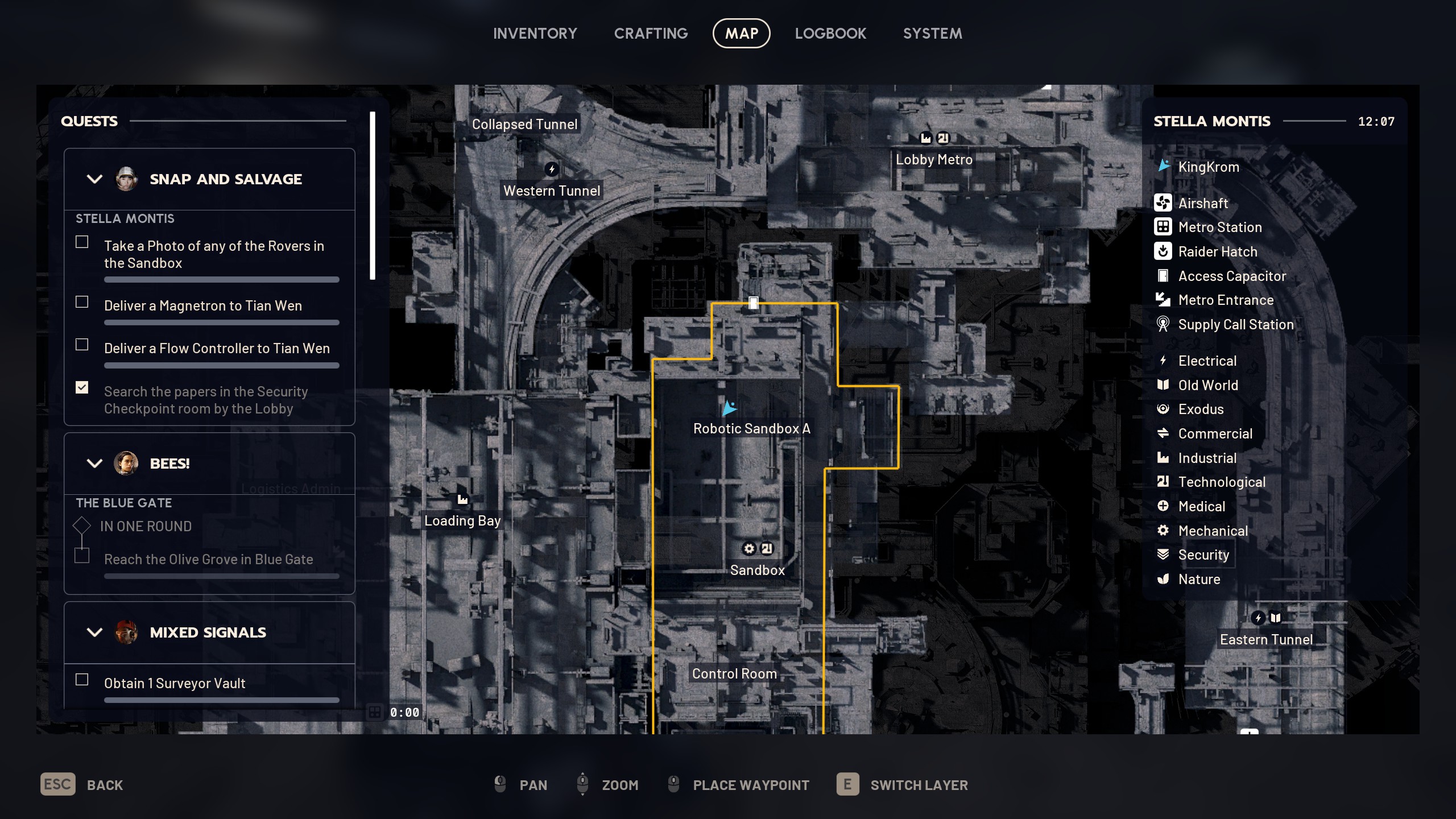The width and height of the screenshot is (1456, 819).
Task: Select the Western Tunnel map label
Action: (x=551, y=191)
